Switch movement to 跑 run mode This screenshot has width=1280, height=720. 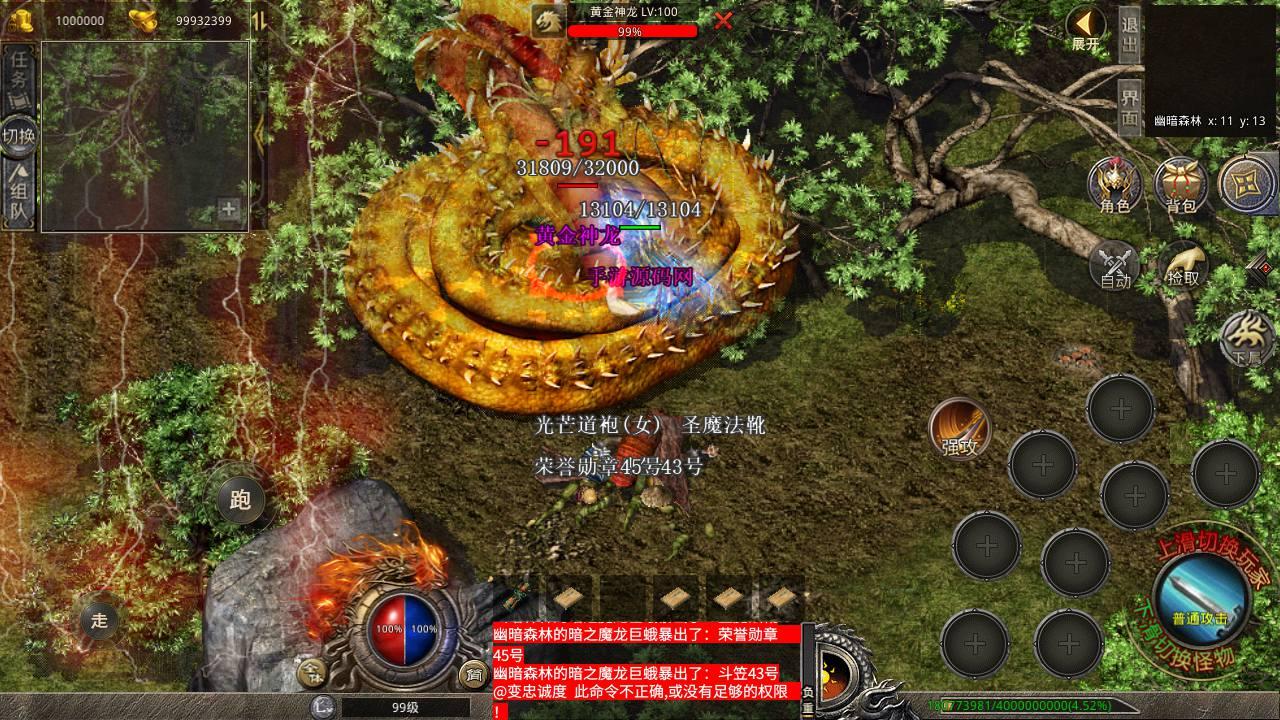tap(240, 499)
